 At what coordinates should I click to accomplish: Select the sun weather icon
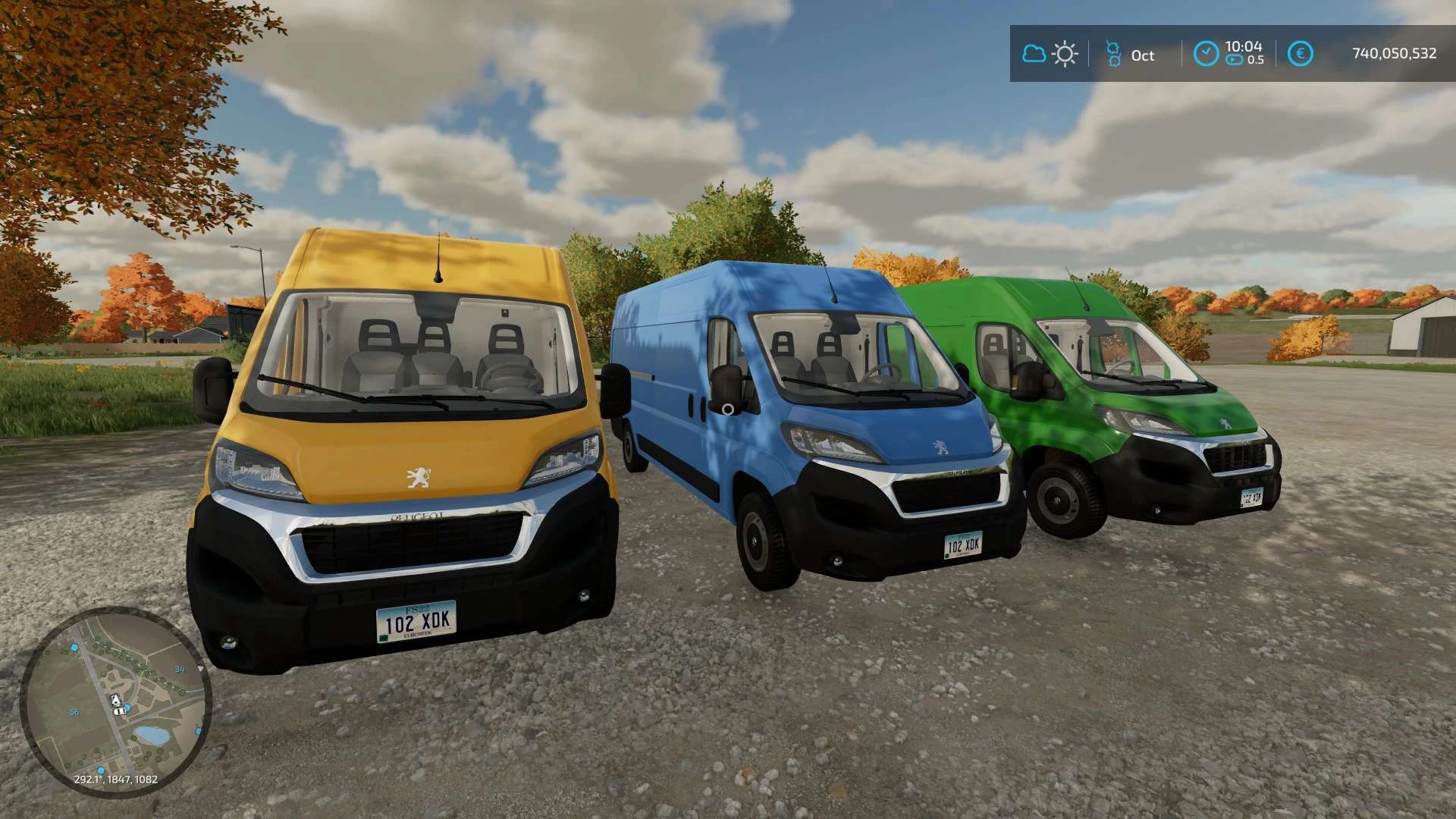click(x=1065, y=54)
